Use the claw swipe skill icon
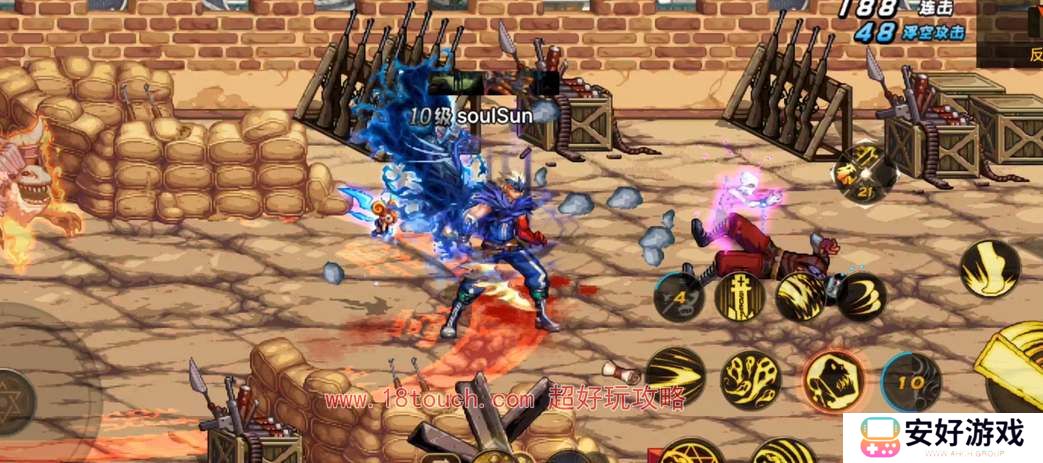1043x463 pixels. pyautogui.click(x=861, y=296)
